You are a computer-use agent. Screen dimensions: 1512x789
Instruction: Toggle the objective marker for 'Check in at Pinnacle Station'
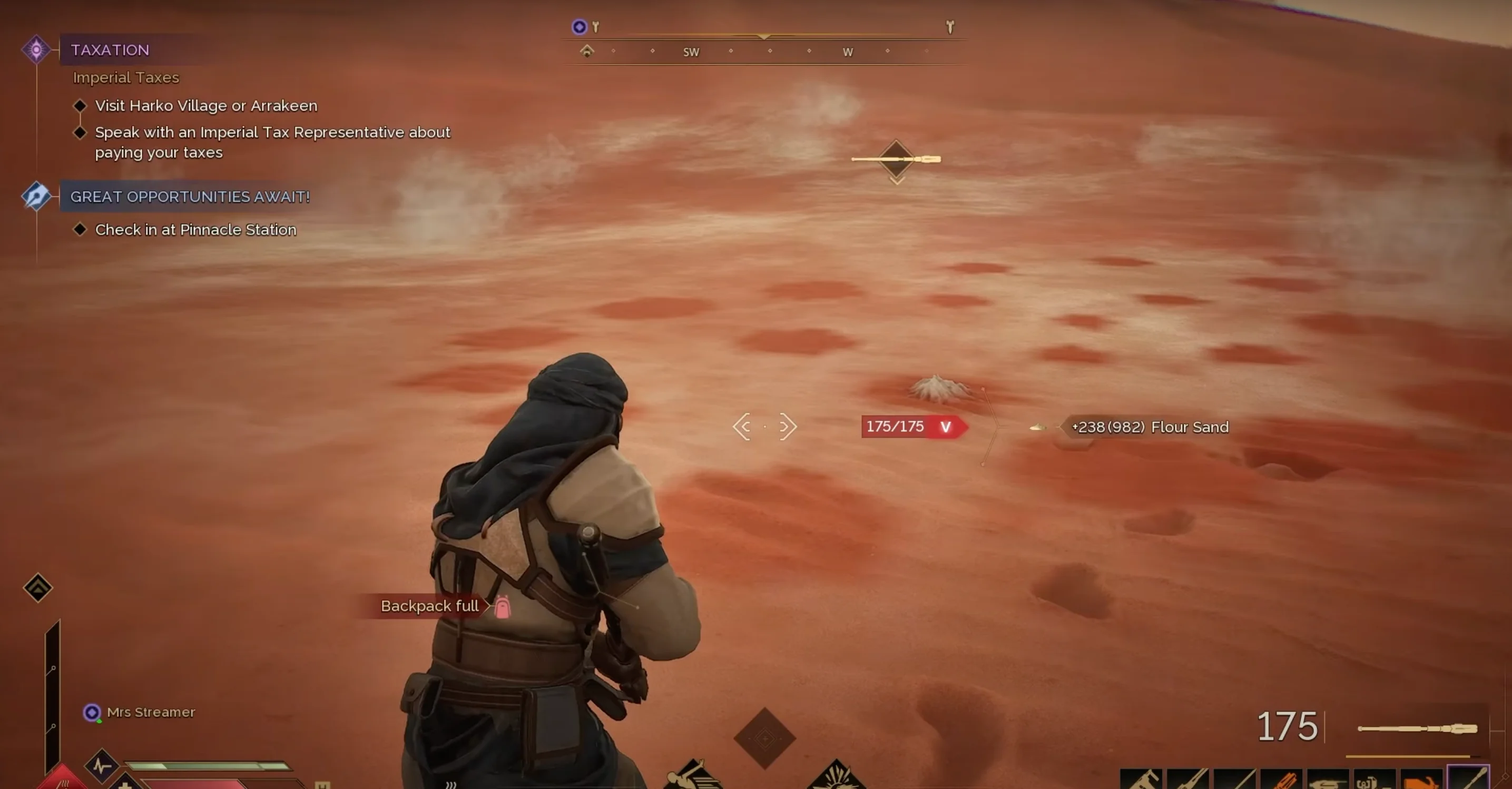[x=82, y=229]
